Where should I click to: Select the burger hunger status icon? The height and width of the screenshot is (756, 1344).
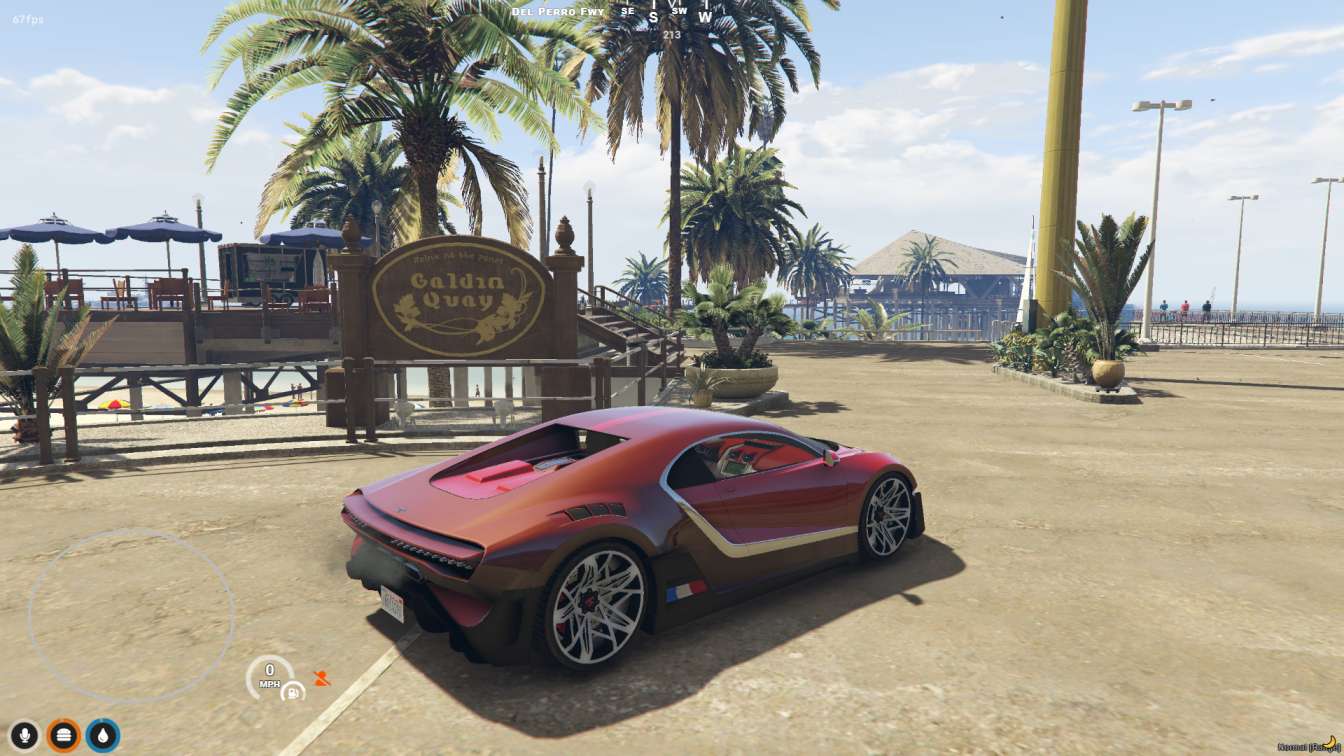[64, 736]
